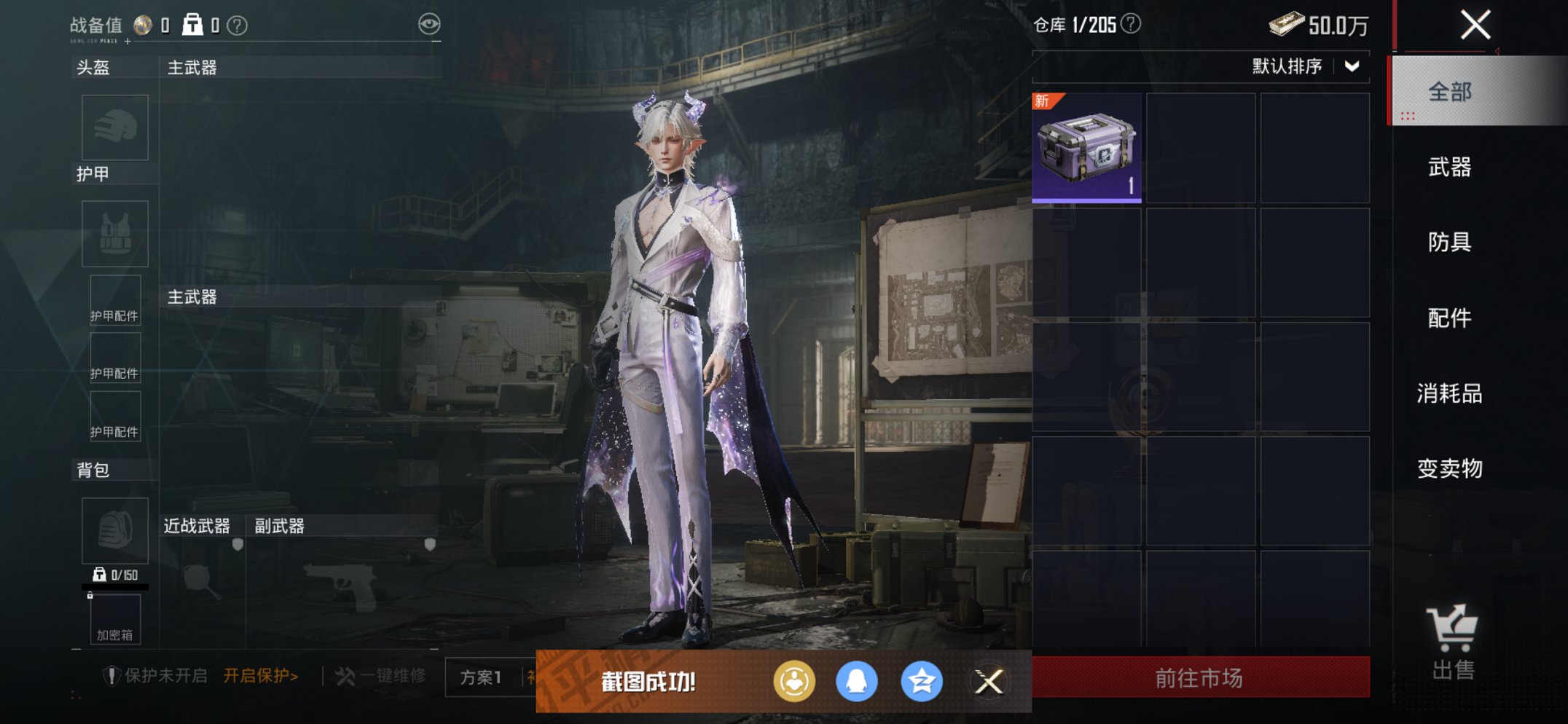Image resolution: width=1568 pixels, height=724 pixels.
Task: Close the warehouse screen with the X
Action: 1475,25
